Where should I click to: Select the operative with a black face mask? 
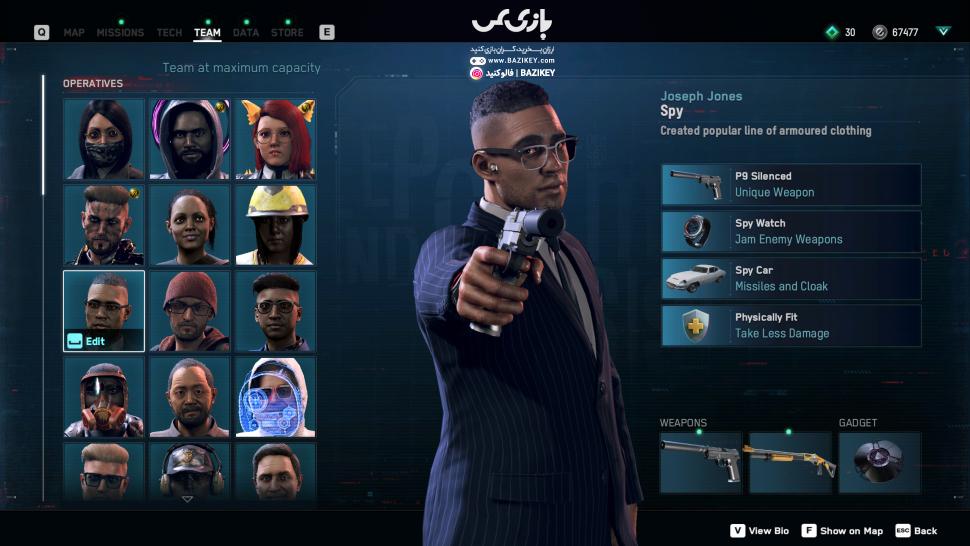pyautogui.click(x=104, y=139)
